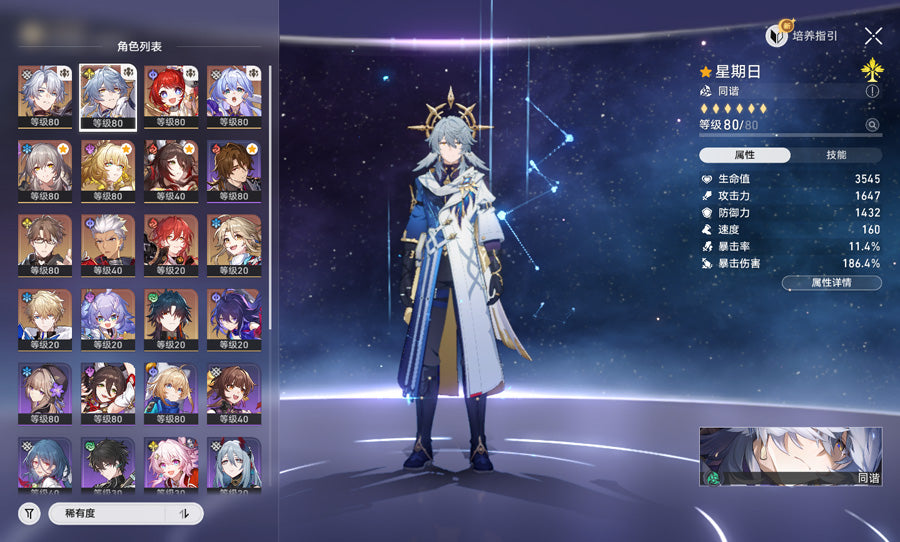Click the character list scrollbar
The height and width of the screenshot is (542, 900).
coord(269,200)
